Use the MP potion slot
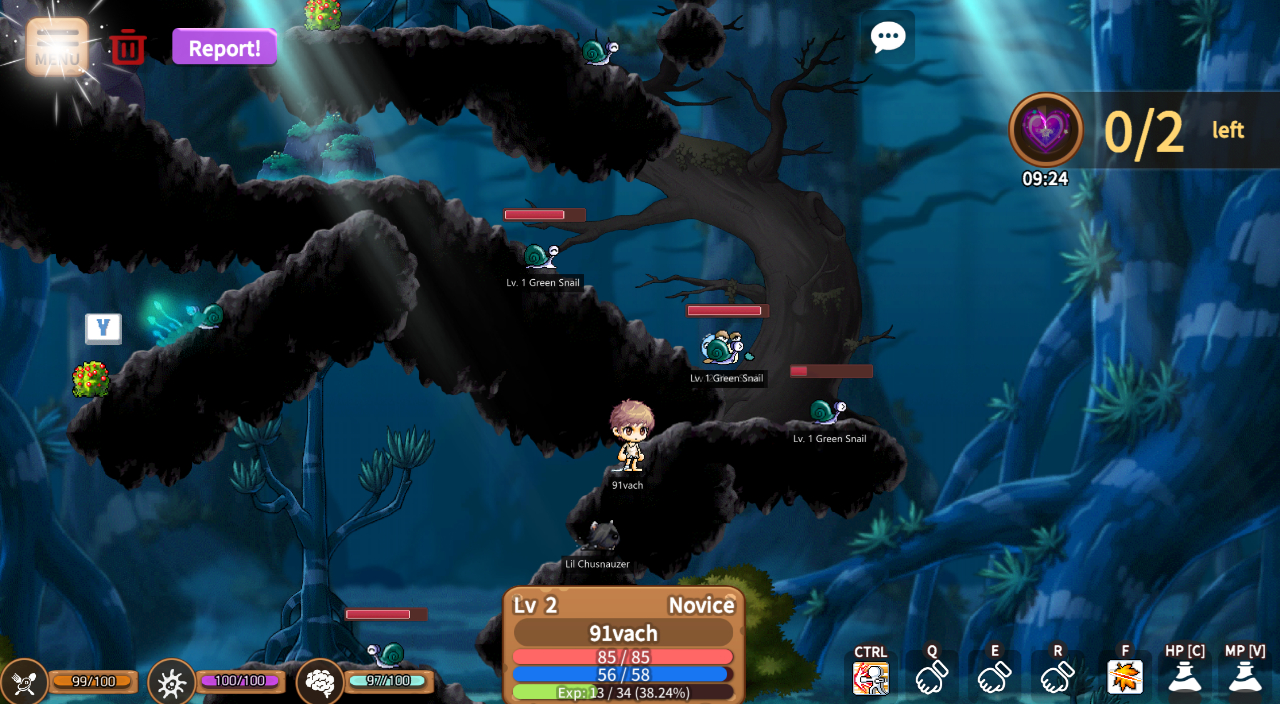1280x704 pixels. coord(1245,677)
